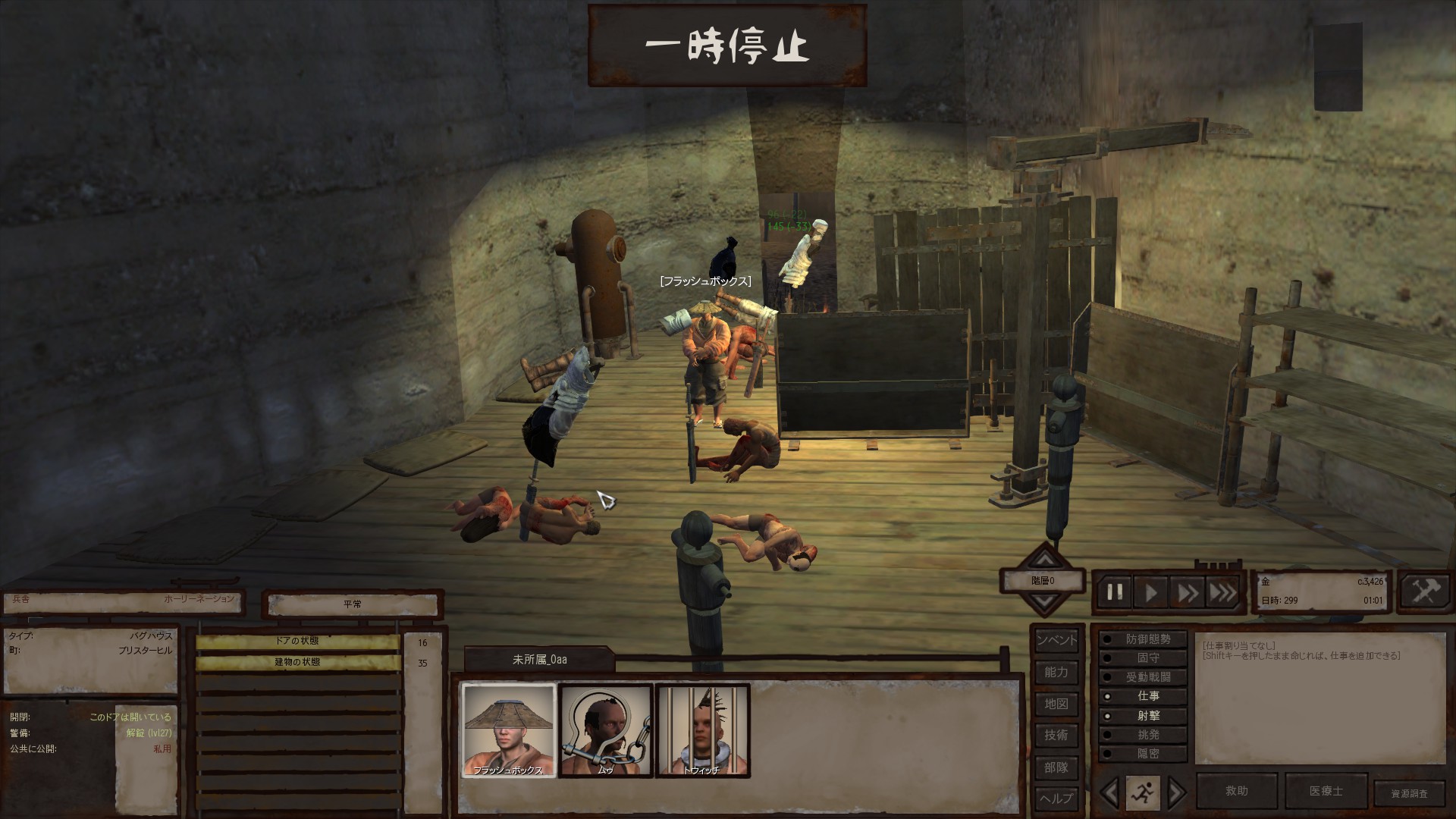Screen dimensions: 1456x819
Task: Click the pause game speed button
Action: 1114,592
